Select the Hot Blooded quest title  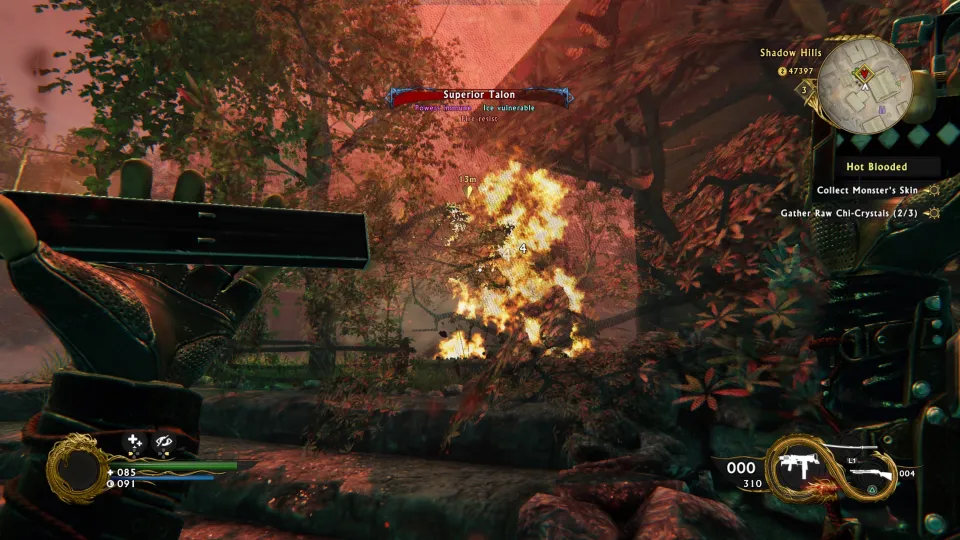(x=876, y=167)
